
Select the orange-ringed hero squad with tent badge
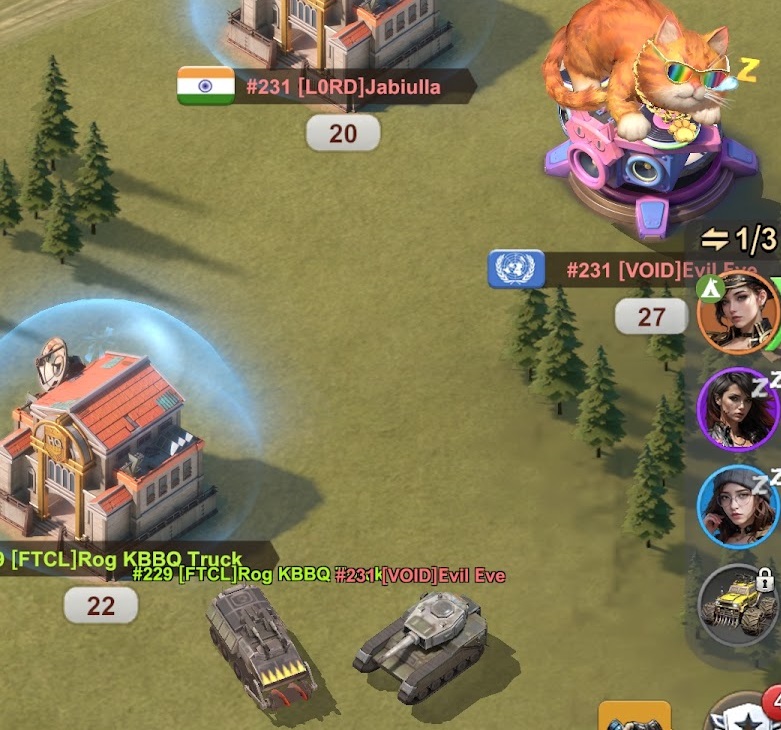click(738, 312)
